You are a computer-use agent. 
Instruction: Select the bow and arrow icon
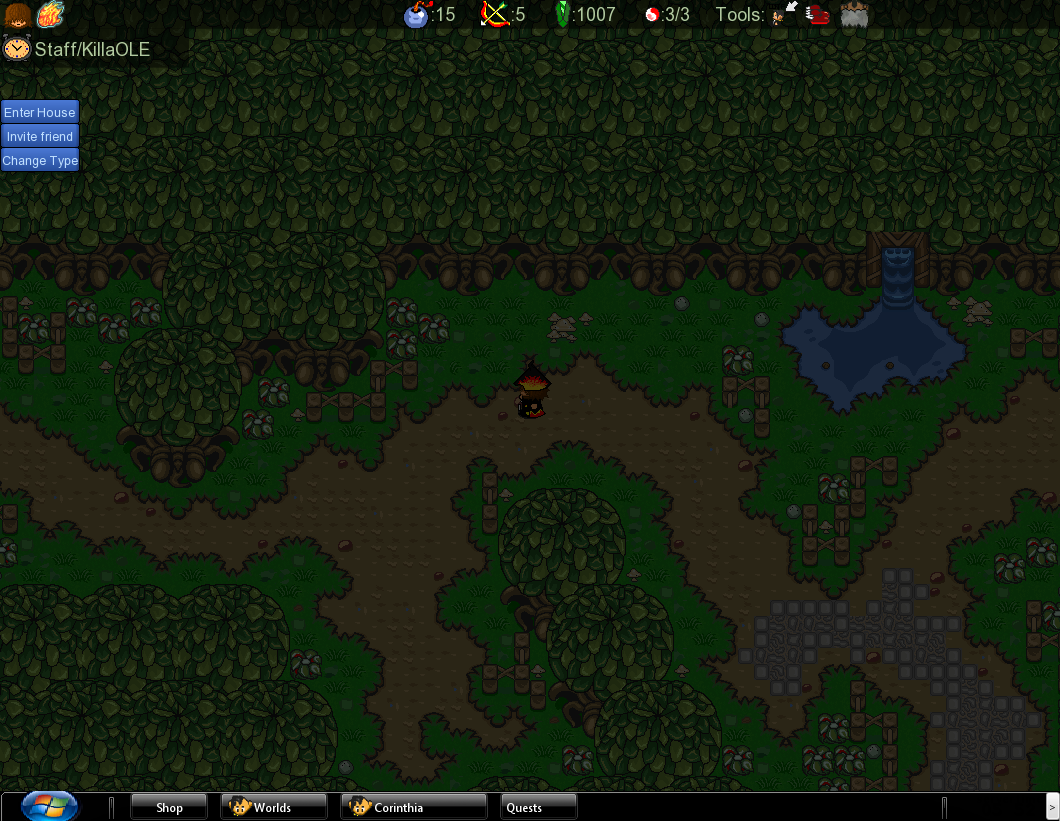click(494, 14)
